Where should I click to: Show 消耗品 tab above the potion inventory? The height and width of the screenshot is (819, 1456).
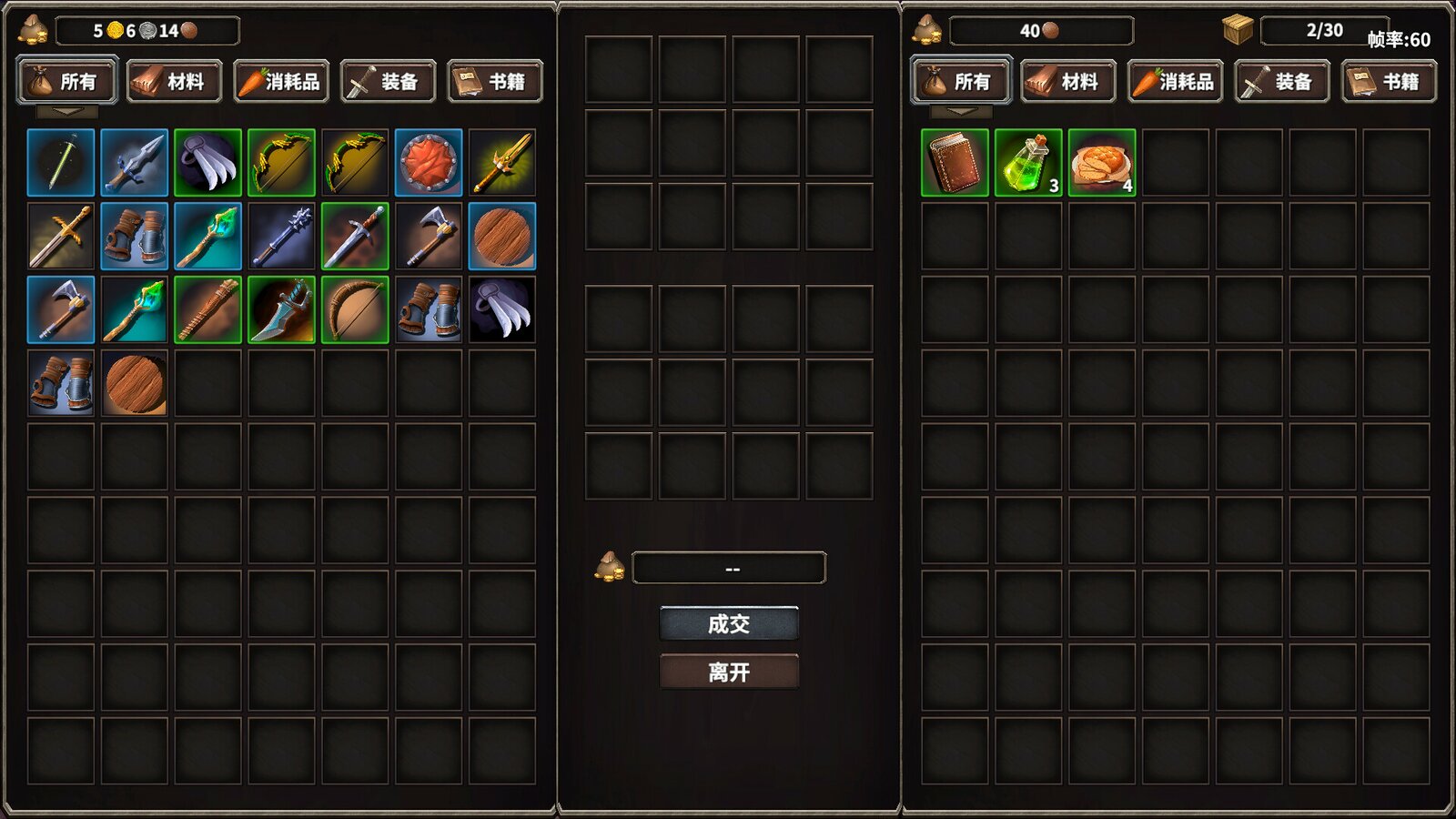pos(1175,82)
